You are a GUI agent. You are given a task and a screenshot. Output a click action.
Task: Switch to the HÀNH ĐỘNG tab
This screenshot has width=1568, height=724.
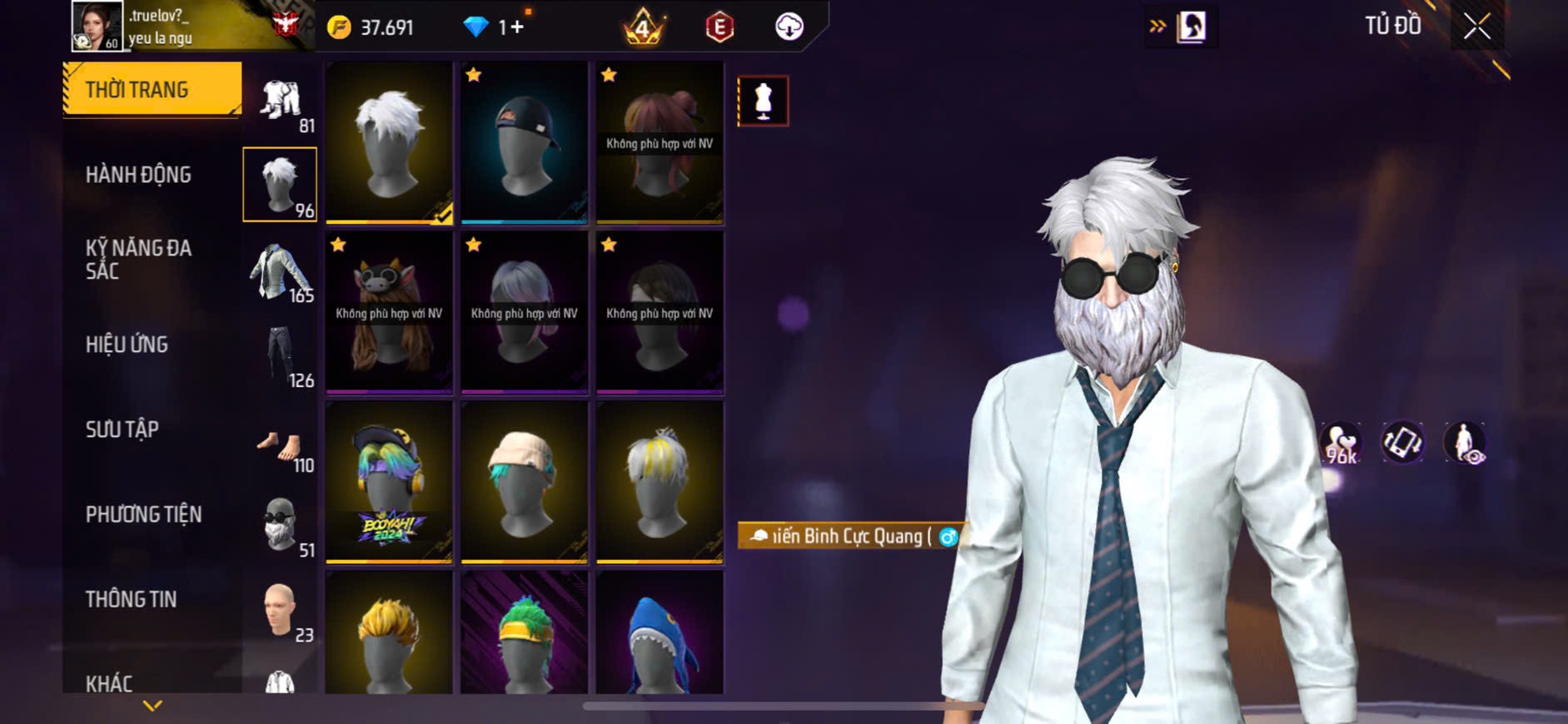tap(138, 175)
